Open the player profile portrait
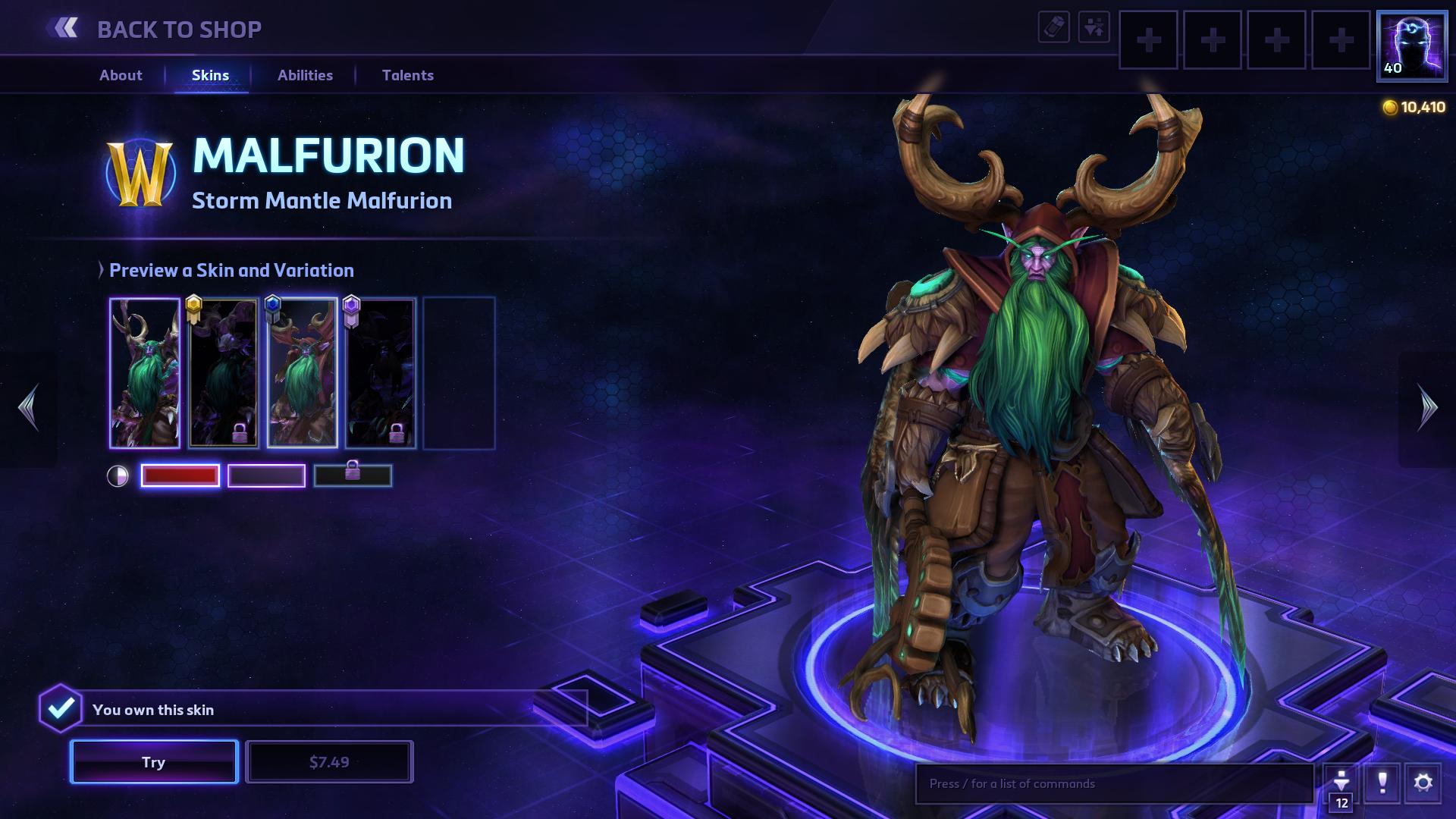This screenshot has width=1456, height=819. (x=1412, y=45)
